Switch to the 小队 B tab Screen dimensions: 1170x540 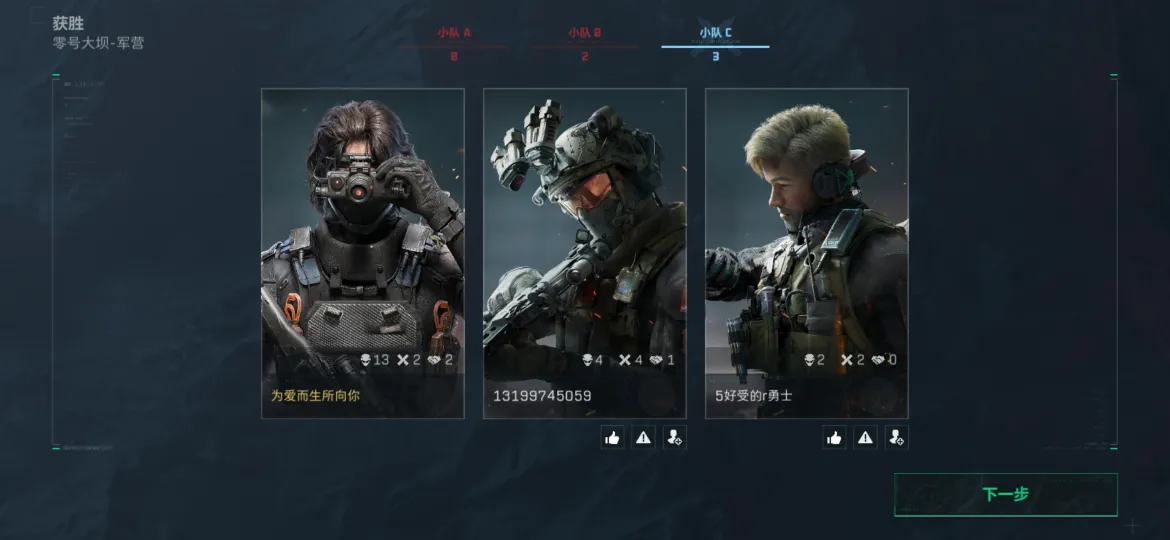tap(585, 40)
